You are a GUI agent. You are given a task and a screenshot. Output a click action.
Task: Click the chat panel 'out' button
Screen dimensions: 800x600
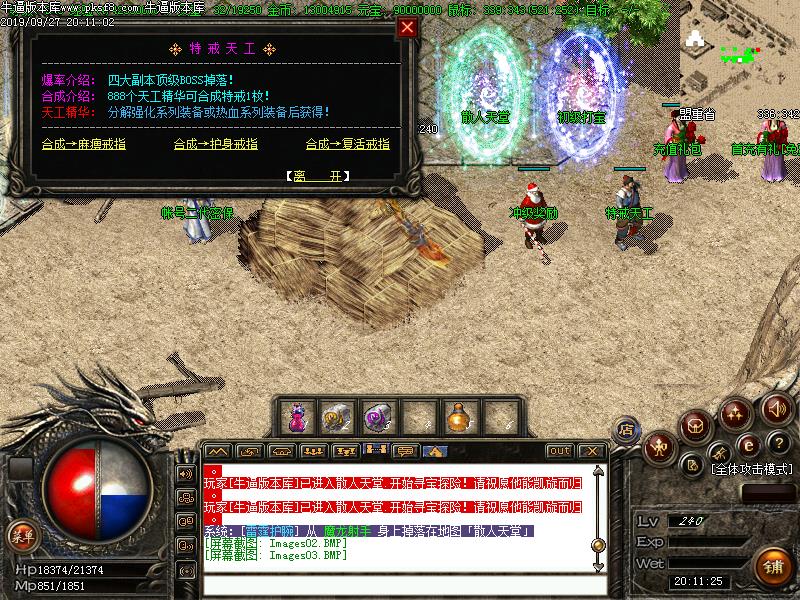point(560,451)
